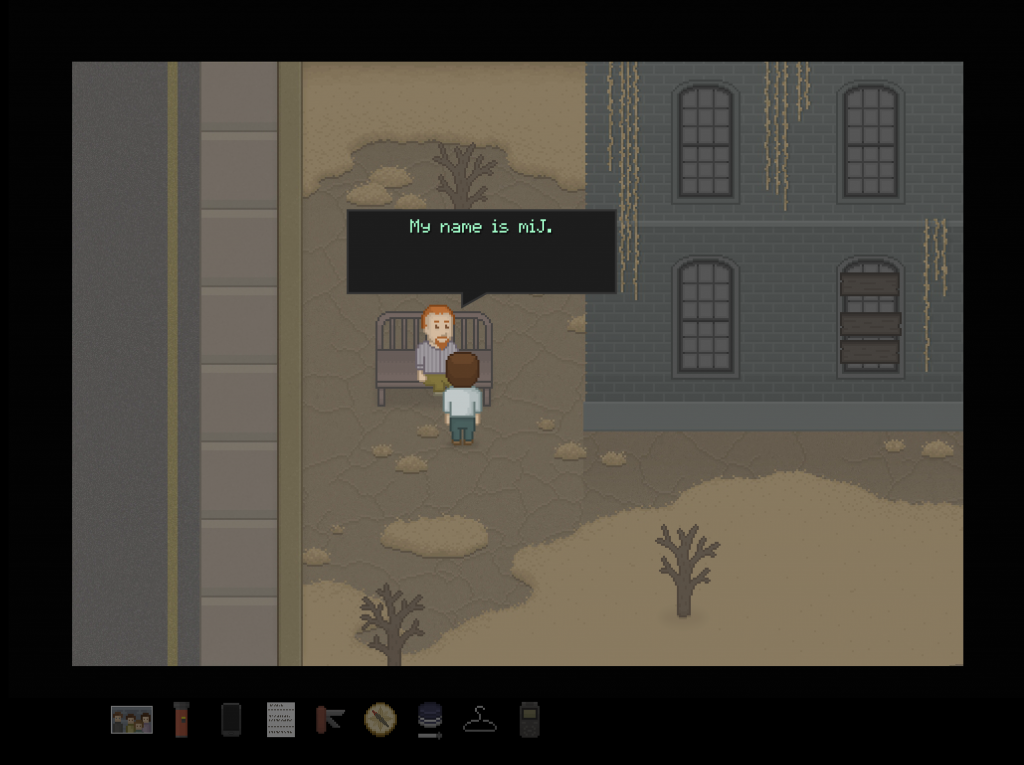Select the family photo in inventory

[132, 719]
